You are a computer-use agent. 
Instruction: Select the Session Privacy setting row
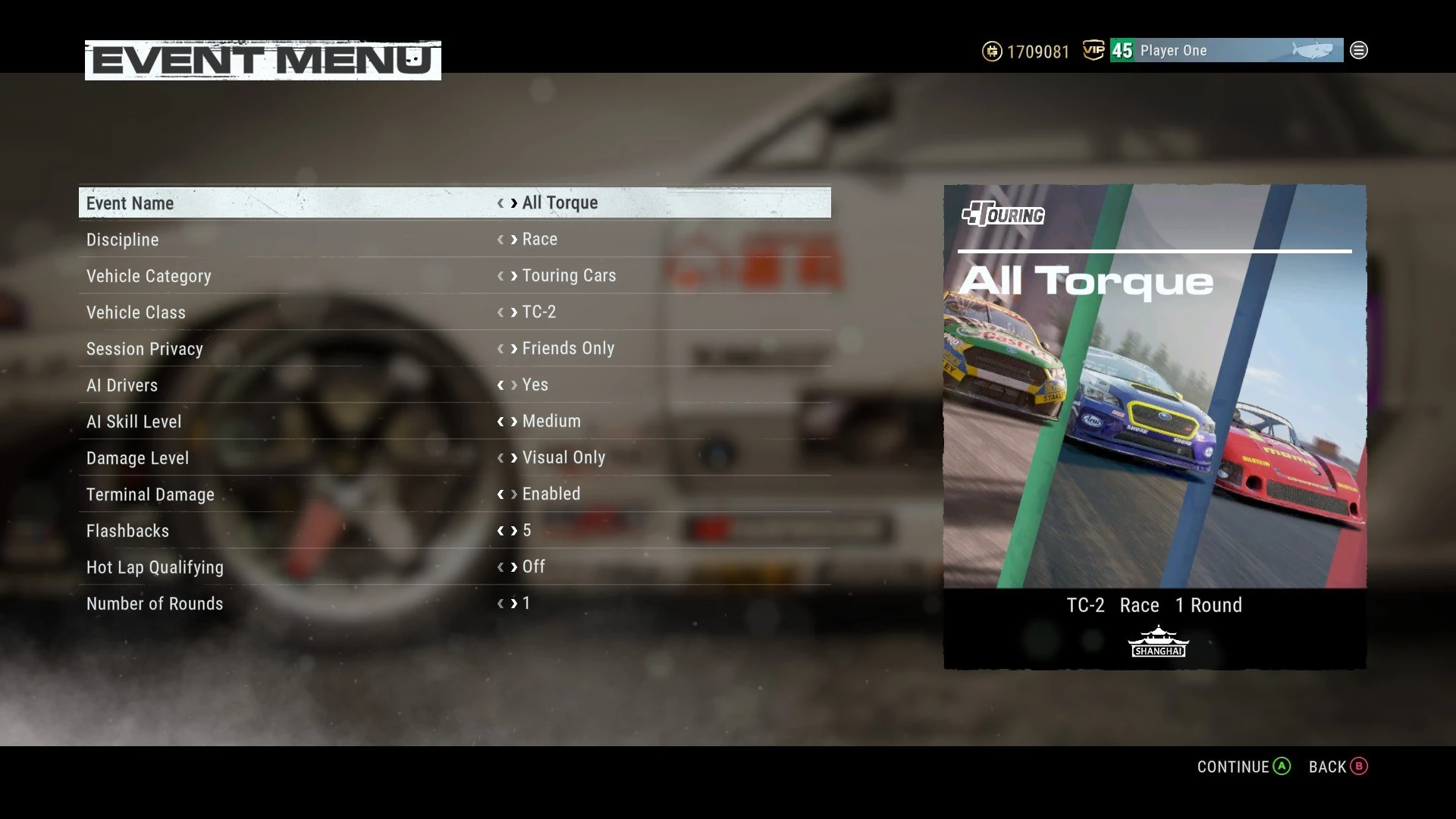(303, 348)
